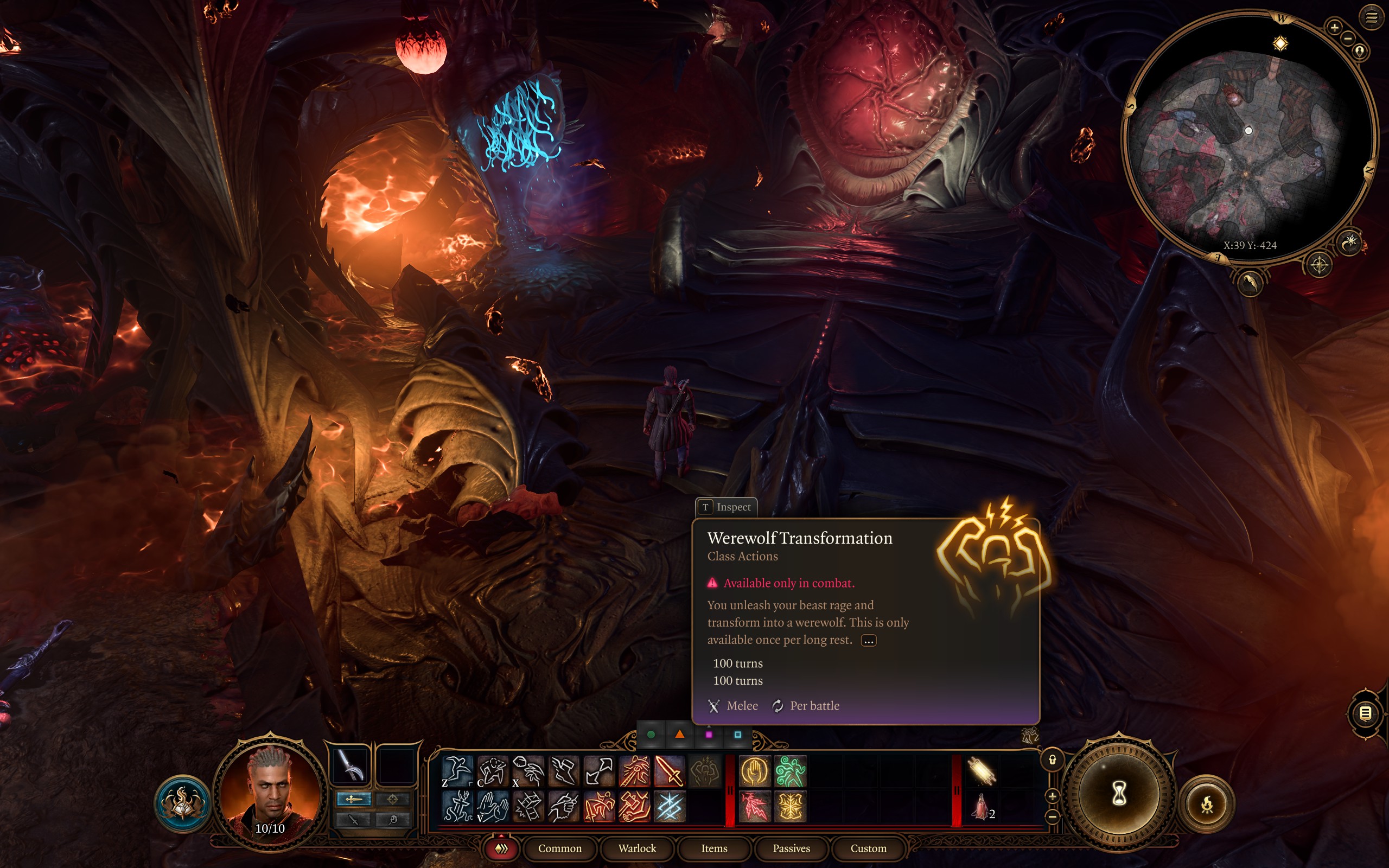Use the red potion with count 2
The image size is (1389, 868).
982,806
